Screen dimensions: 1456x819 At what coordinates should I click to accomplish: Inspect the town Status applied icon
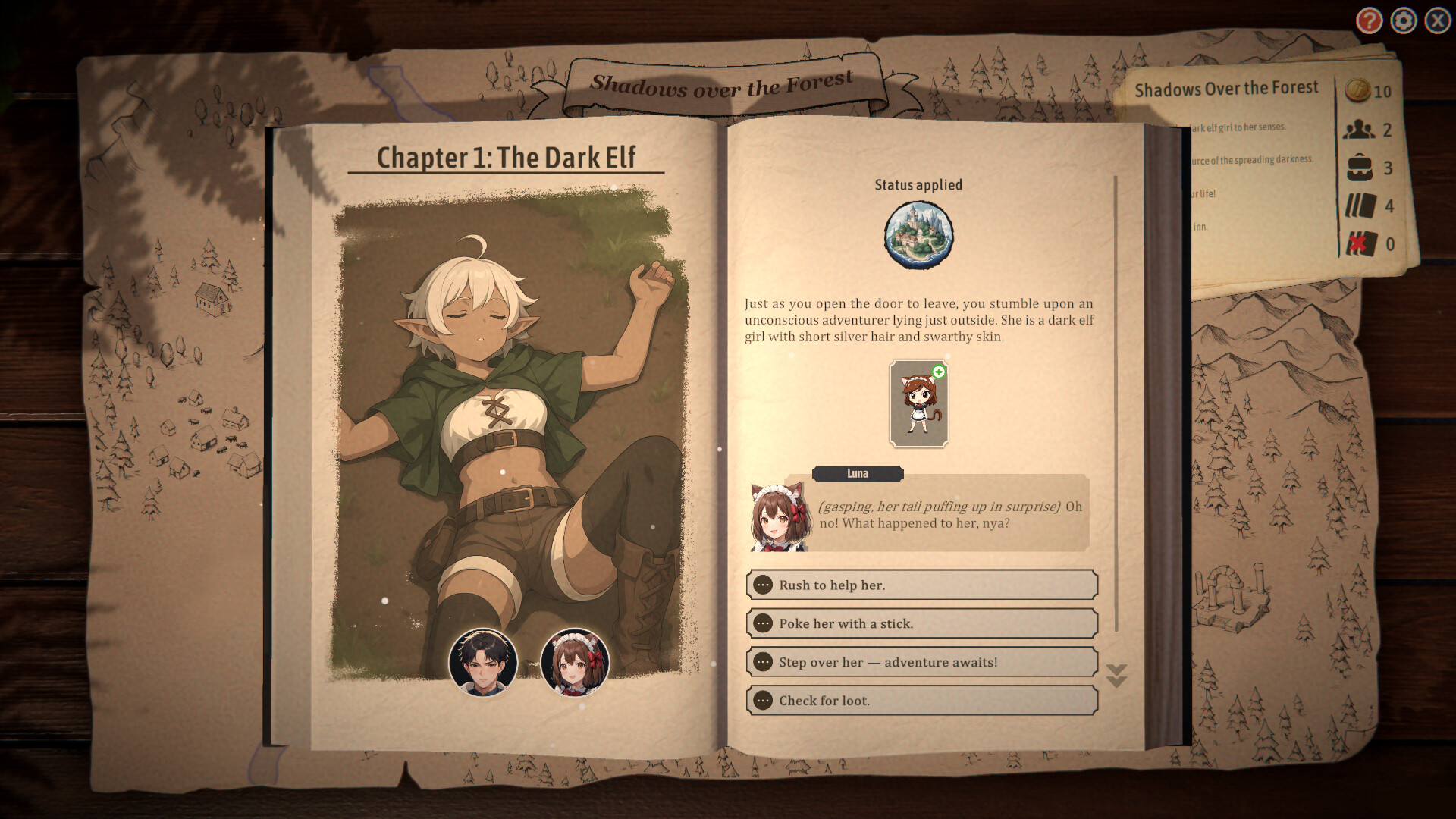920,233
